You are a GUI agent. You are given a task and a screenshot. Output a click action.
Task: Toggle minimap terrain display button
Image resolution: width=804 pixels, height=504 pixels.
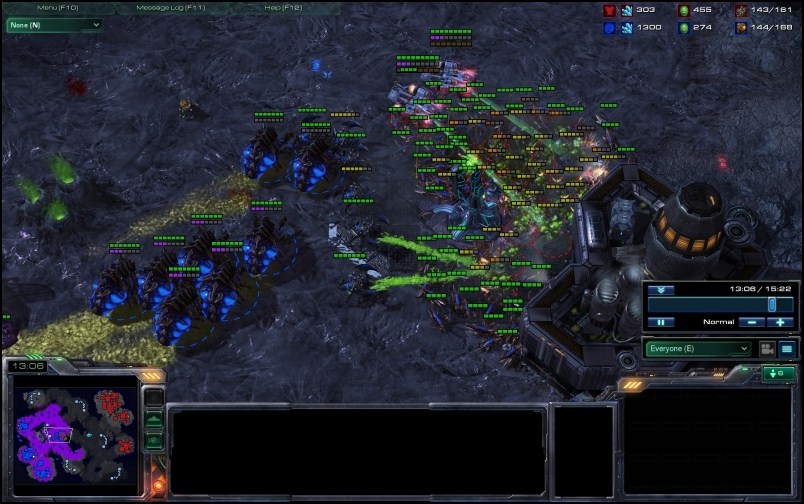[154, 419]
